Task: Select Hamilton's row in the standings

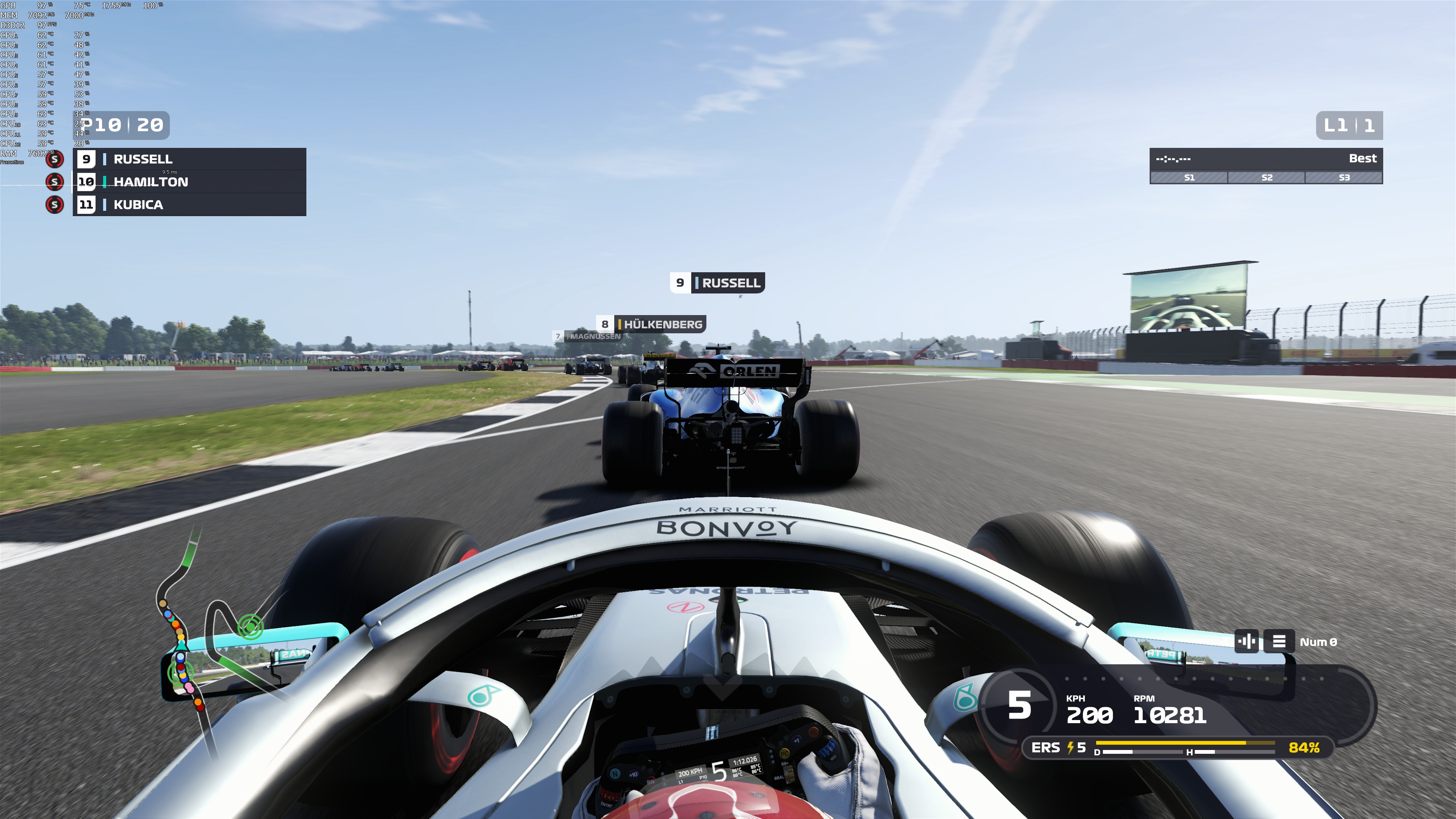Action: 189,182
